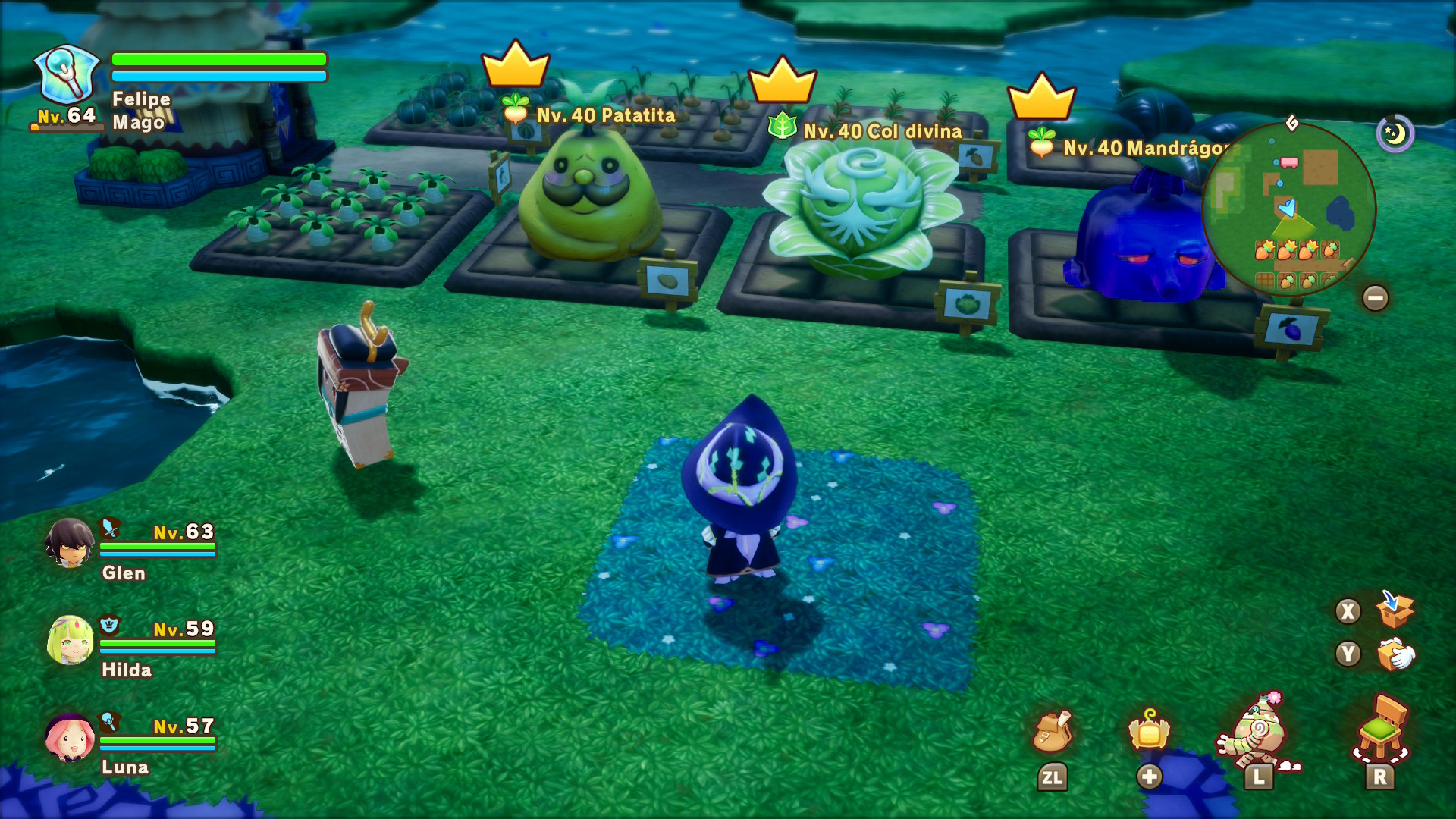1456x819 pixels.
Task: Select the gloved hand holding box icon
Action: point(1395,654)
